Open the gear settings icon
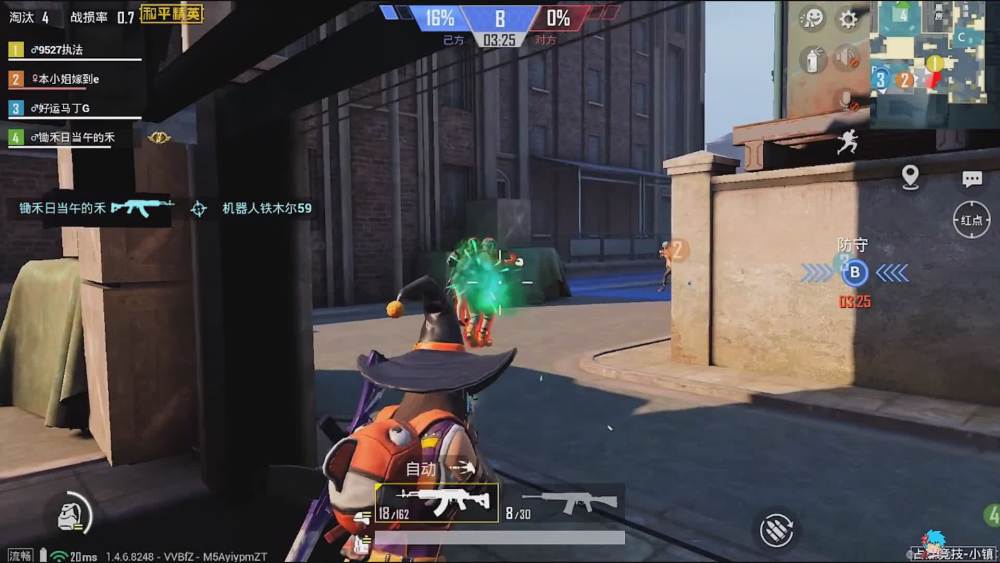Viewport: 1000px width, 563px height. point(848,19)
